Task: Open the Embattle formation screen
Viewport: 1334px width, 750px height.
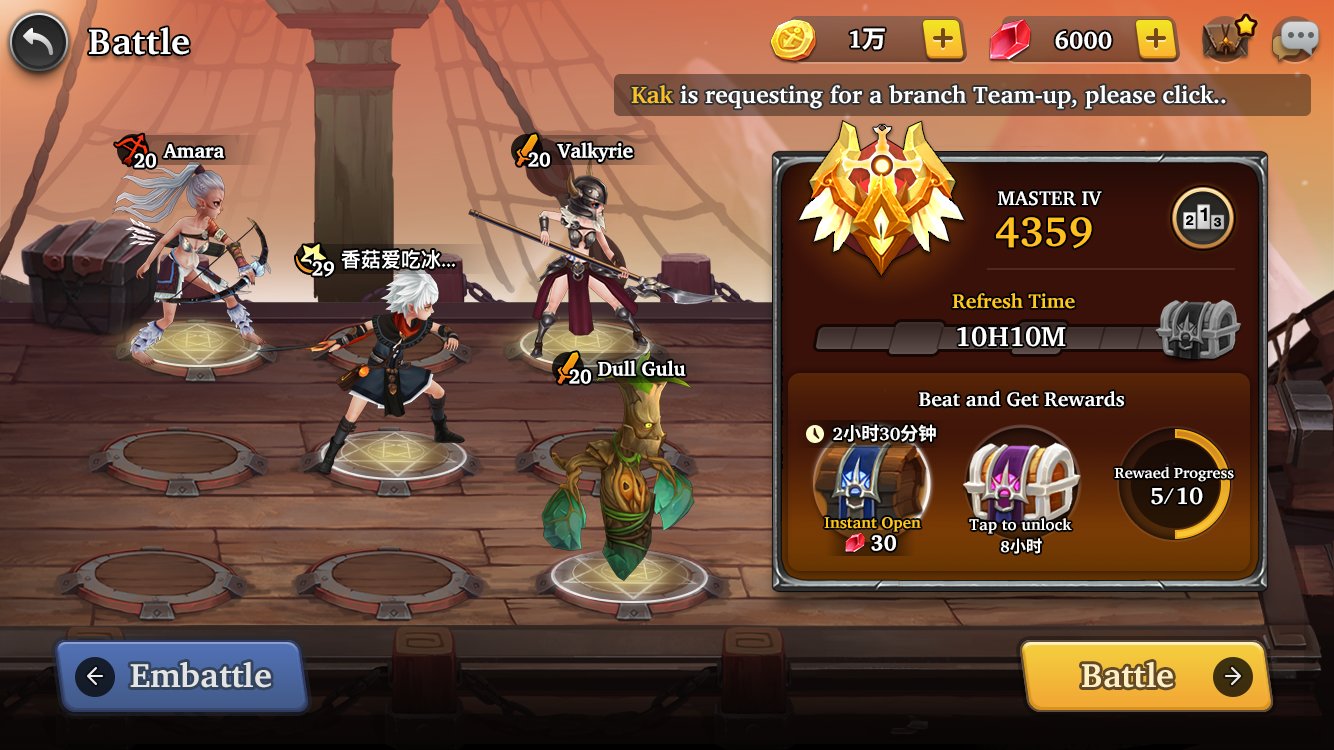Action: click(181, 677)
